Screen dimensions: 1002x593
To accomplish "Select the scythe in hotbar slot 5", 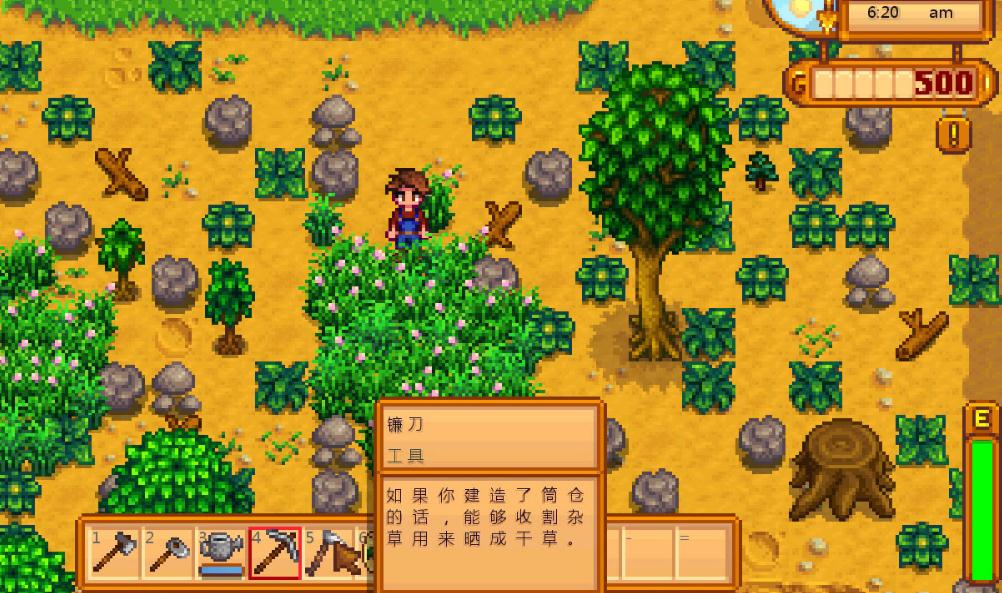I will (328, 553).
